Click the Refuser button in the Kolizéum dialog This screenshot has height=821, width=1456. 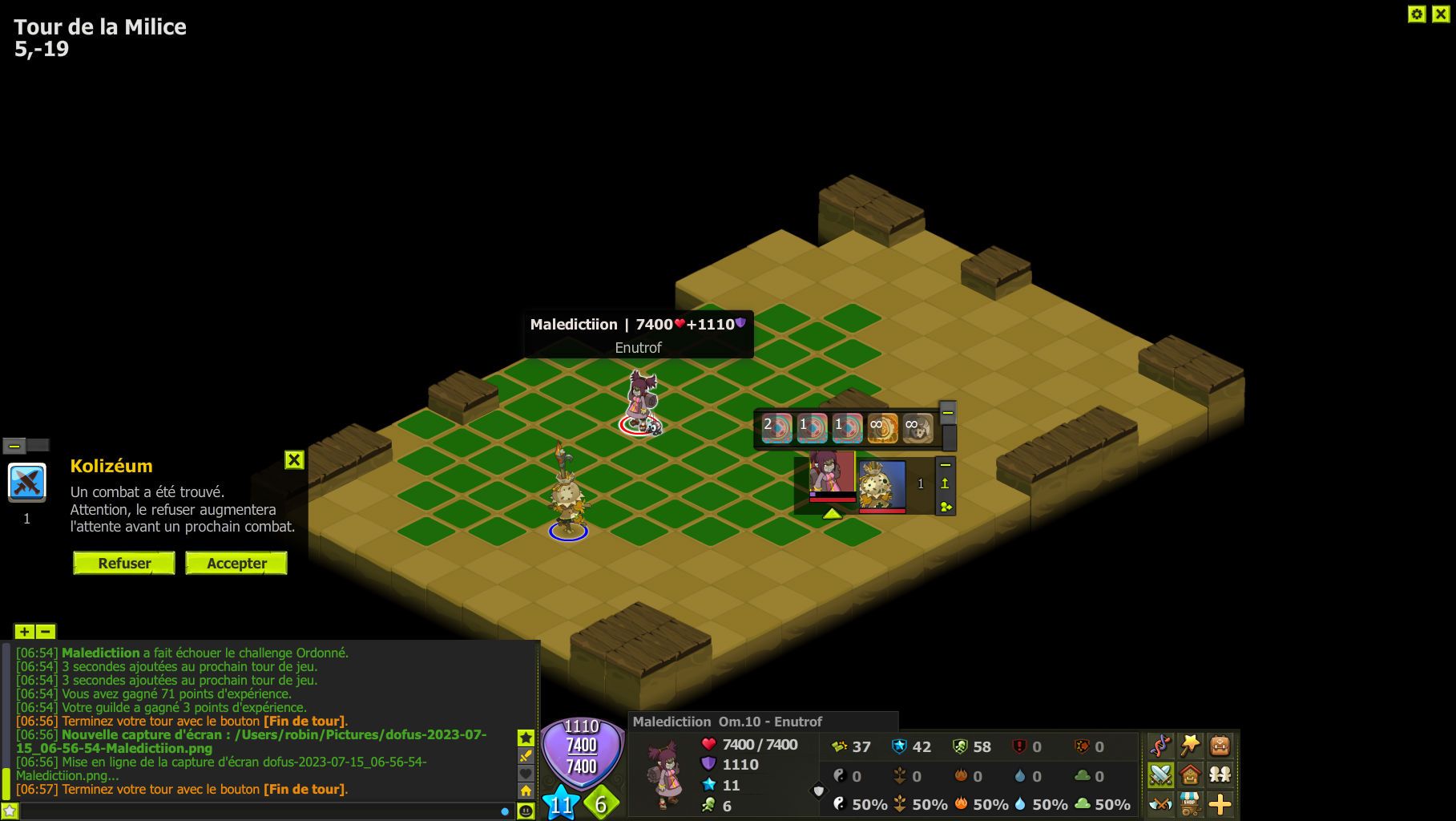pos(123,563)
